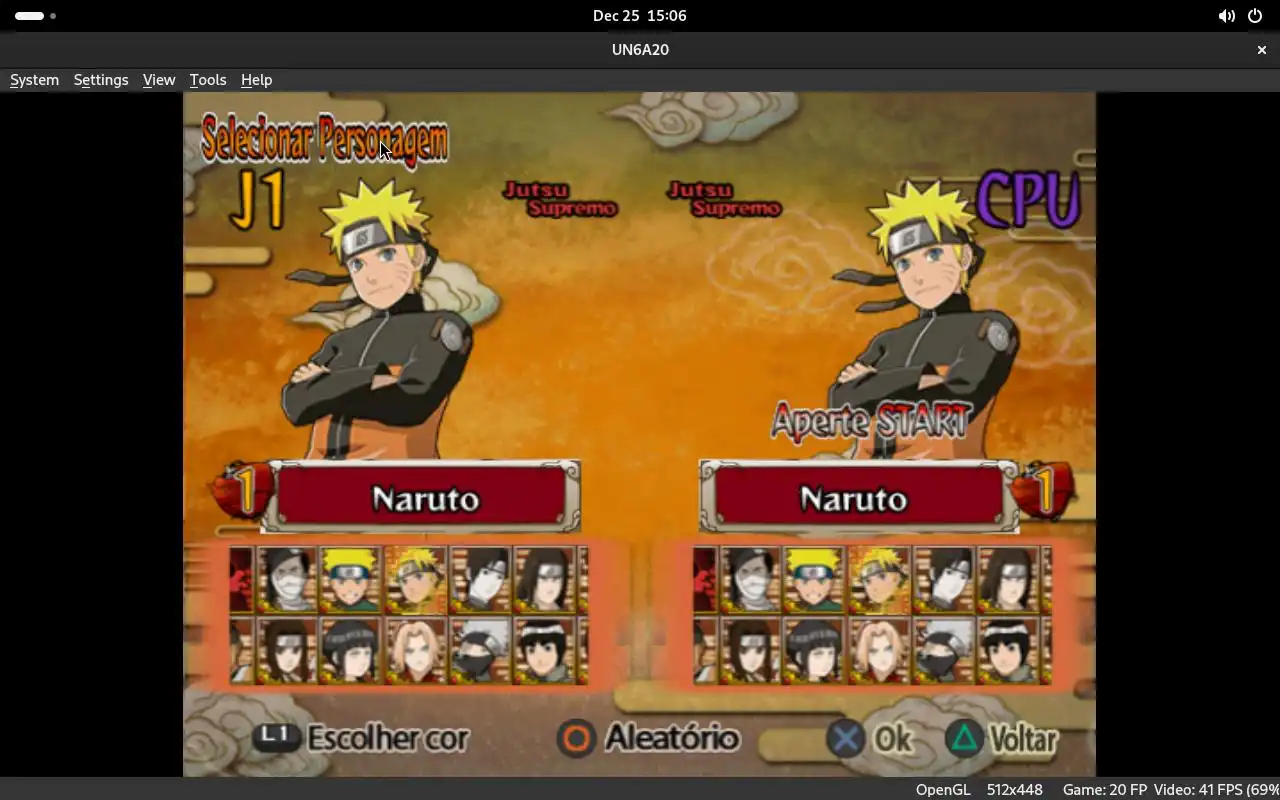1280x800 pixels.
Task: Pick the highlighted Naruto portrait in J1's roster
Action: [415, 580]
